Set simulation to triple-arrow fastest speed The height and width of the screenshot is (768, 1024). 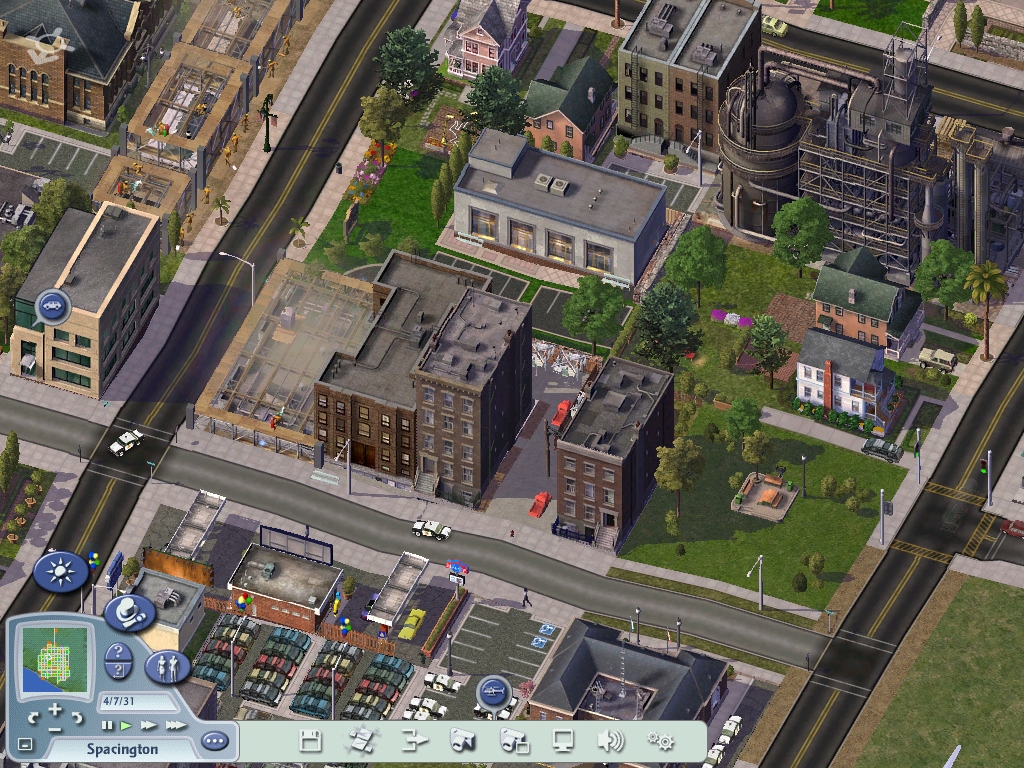(175, 724)
